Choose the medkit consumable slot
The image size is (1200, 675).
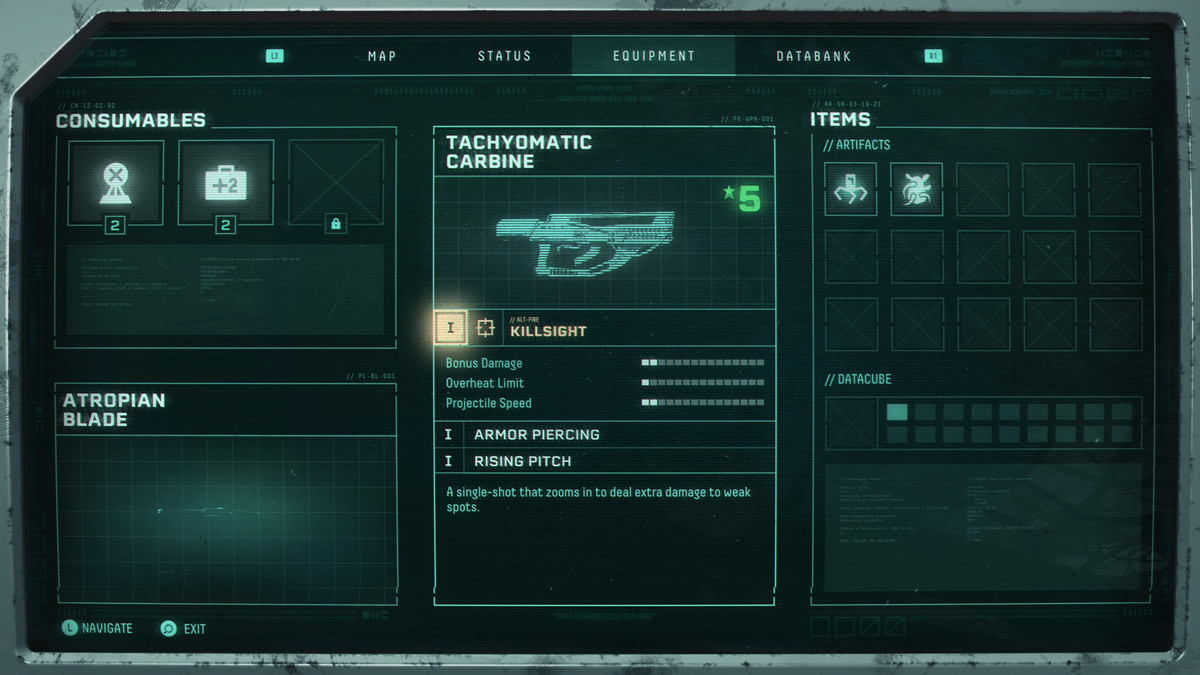(226, 183)
